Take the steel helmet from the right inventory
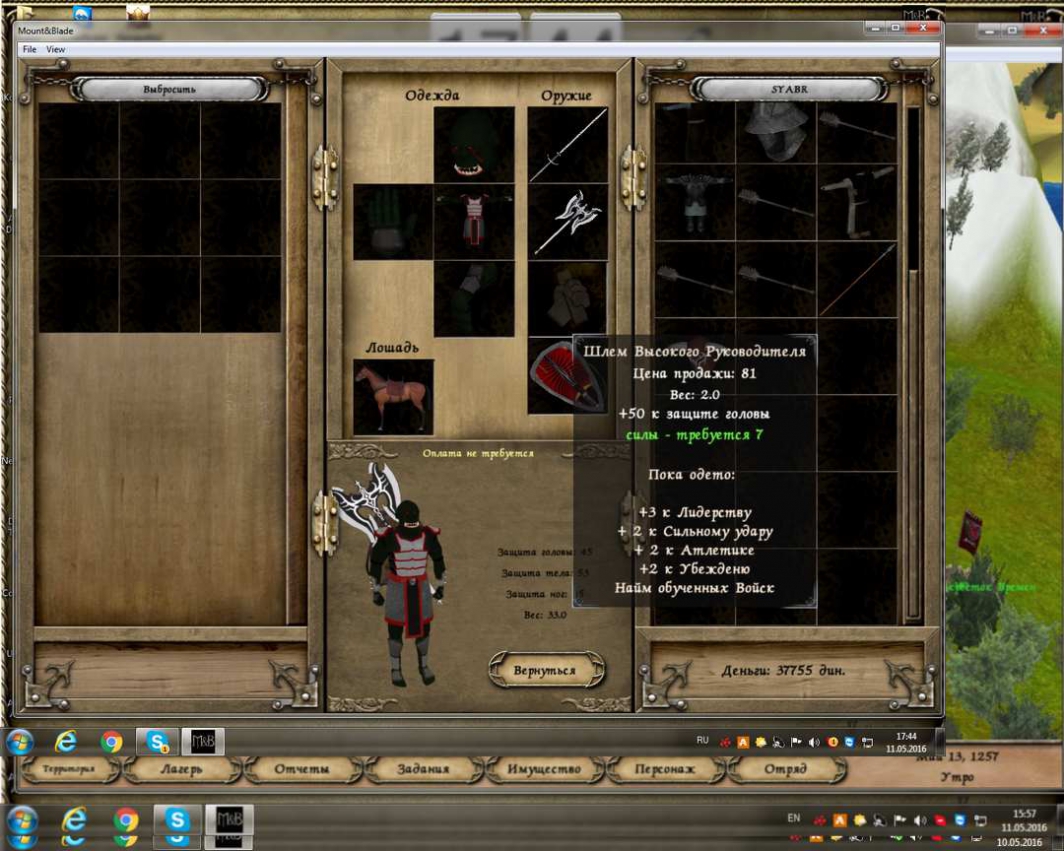1064x851 pixels. [776, 135]
